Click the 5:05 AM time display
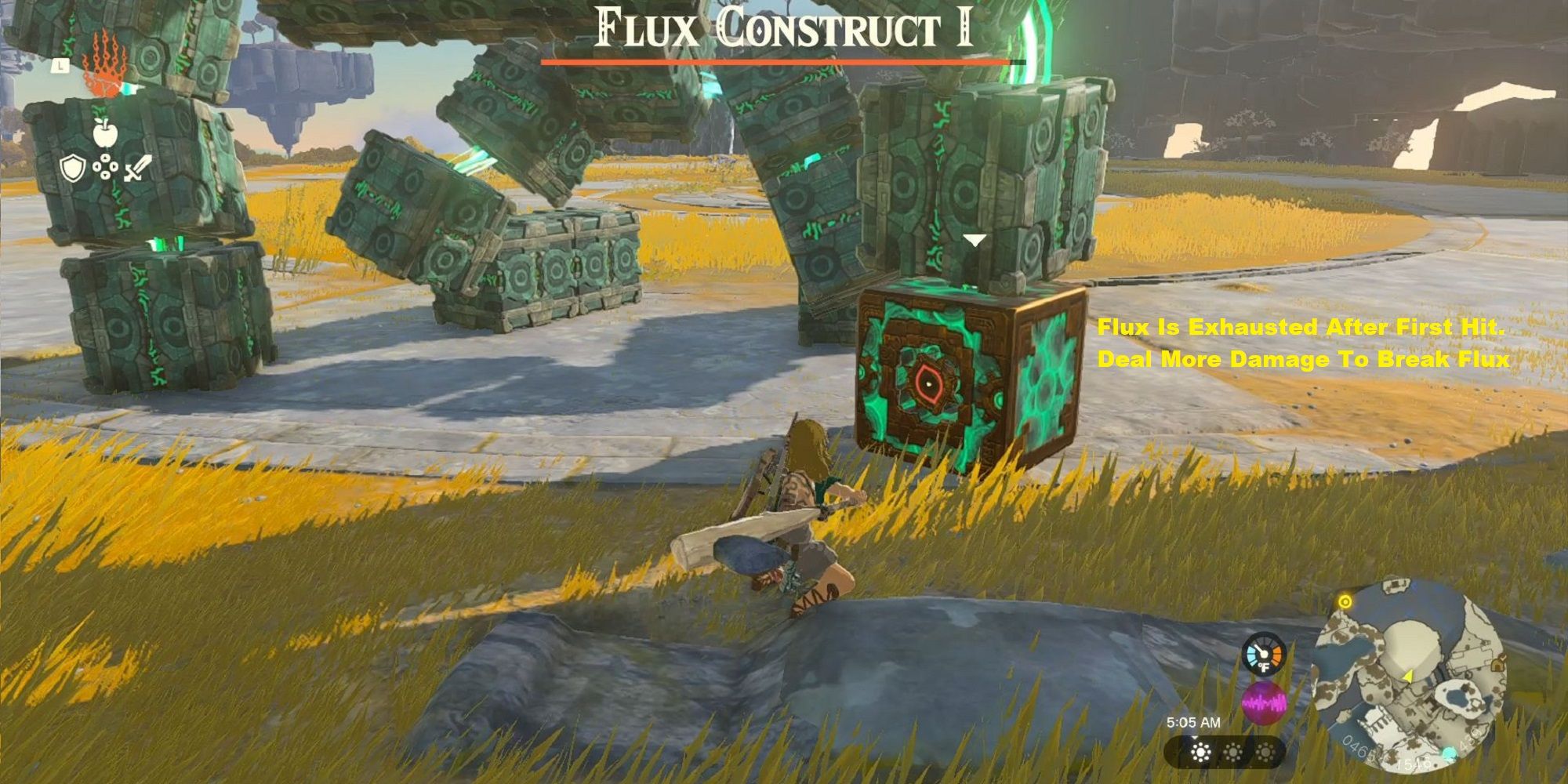Viewport: 1568px width, 784px height. tap(1193, 722)
